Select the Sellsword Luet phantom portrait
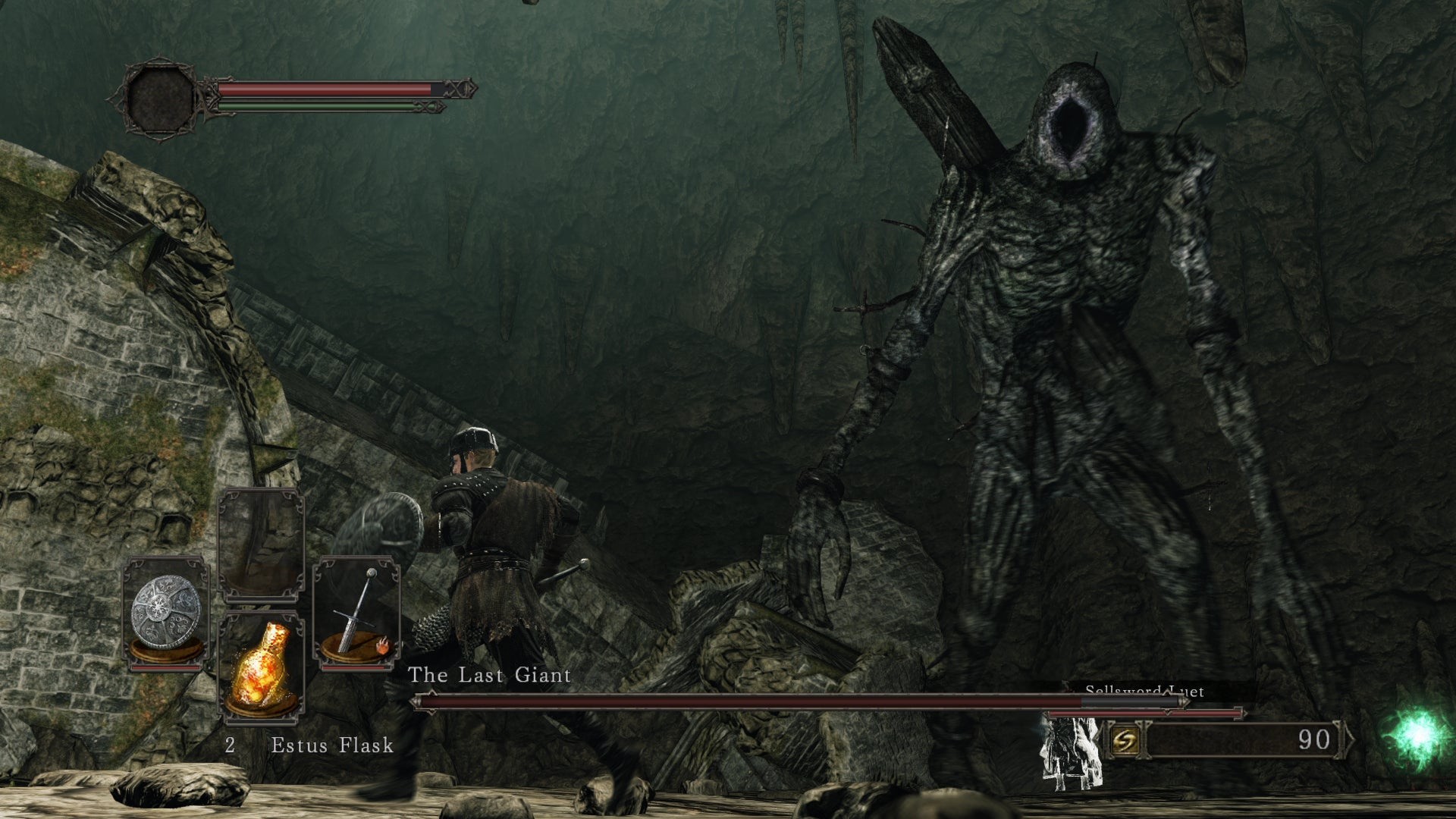1456x819 pixels. (x=1071, y=751)
